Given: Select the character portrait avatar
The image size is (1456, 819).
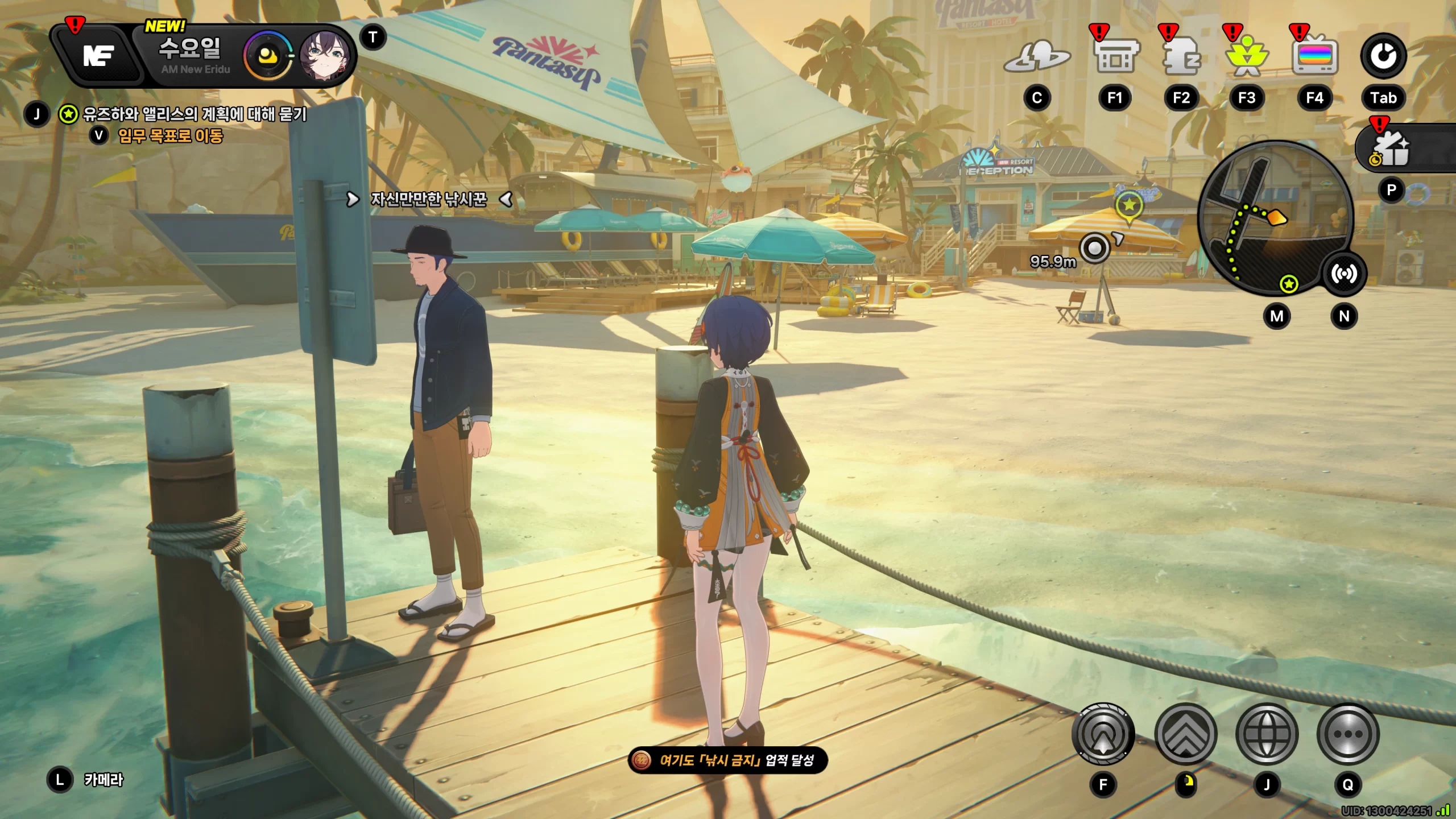Looking at the screenshot, I should tap(325, 55).
